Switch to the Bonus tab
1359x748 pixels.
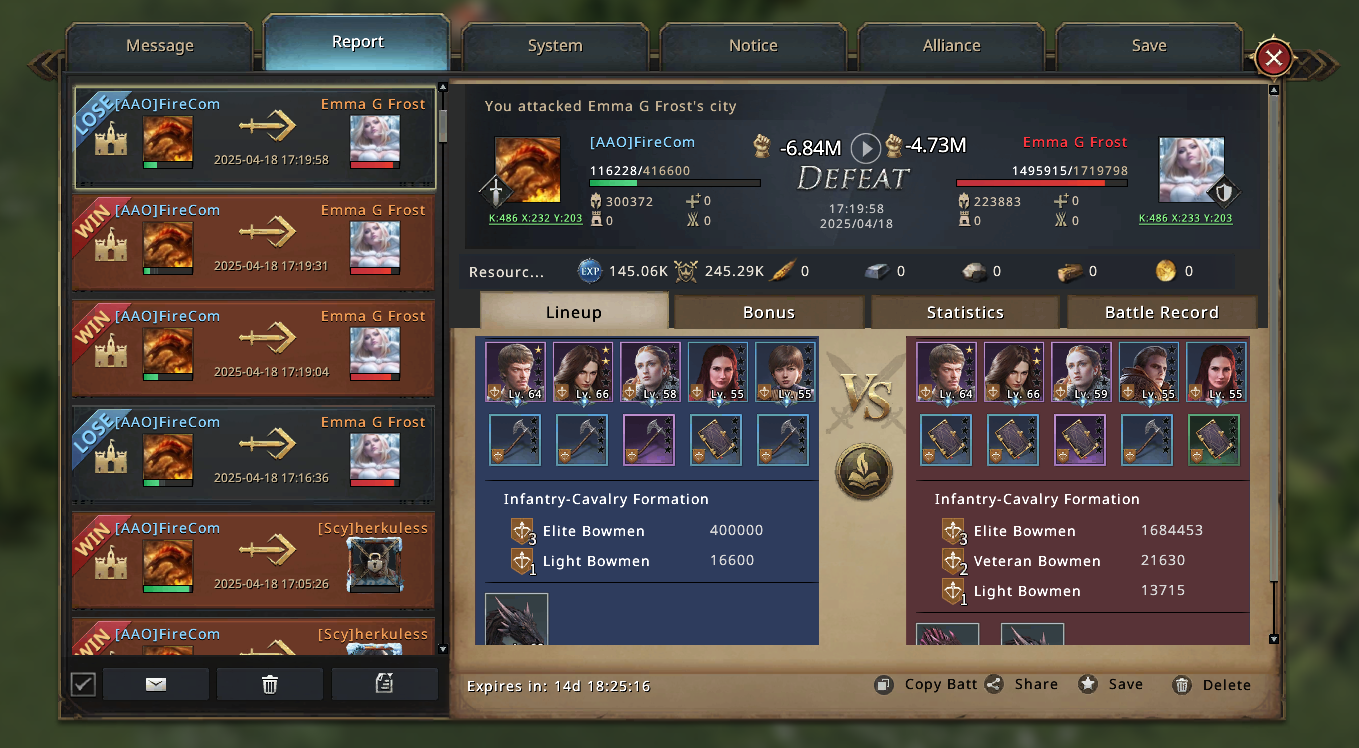coord(768,312)
